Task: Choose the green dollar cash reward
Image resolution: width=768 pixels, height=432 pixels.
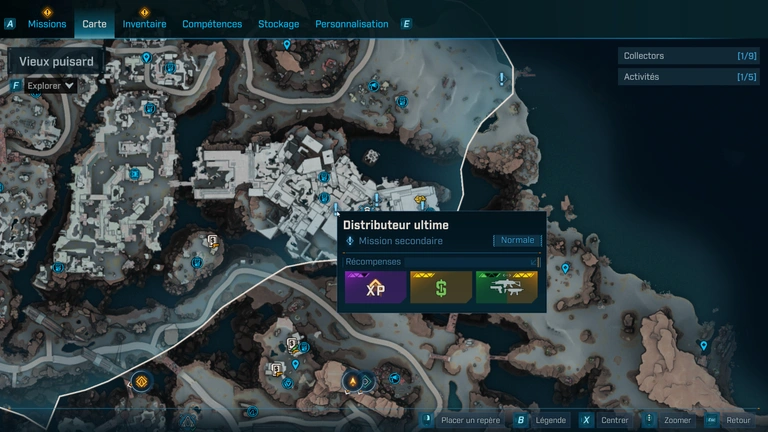Action: point(441,287)
